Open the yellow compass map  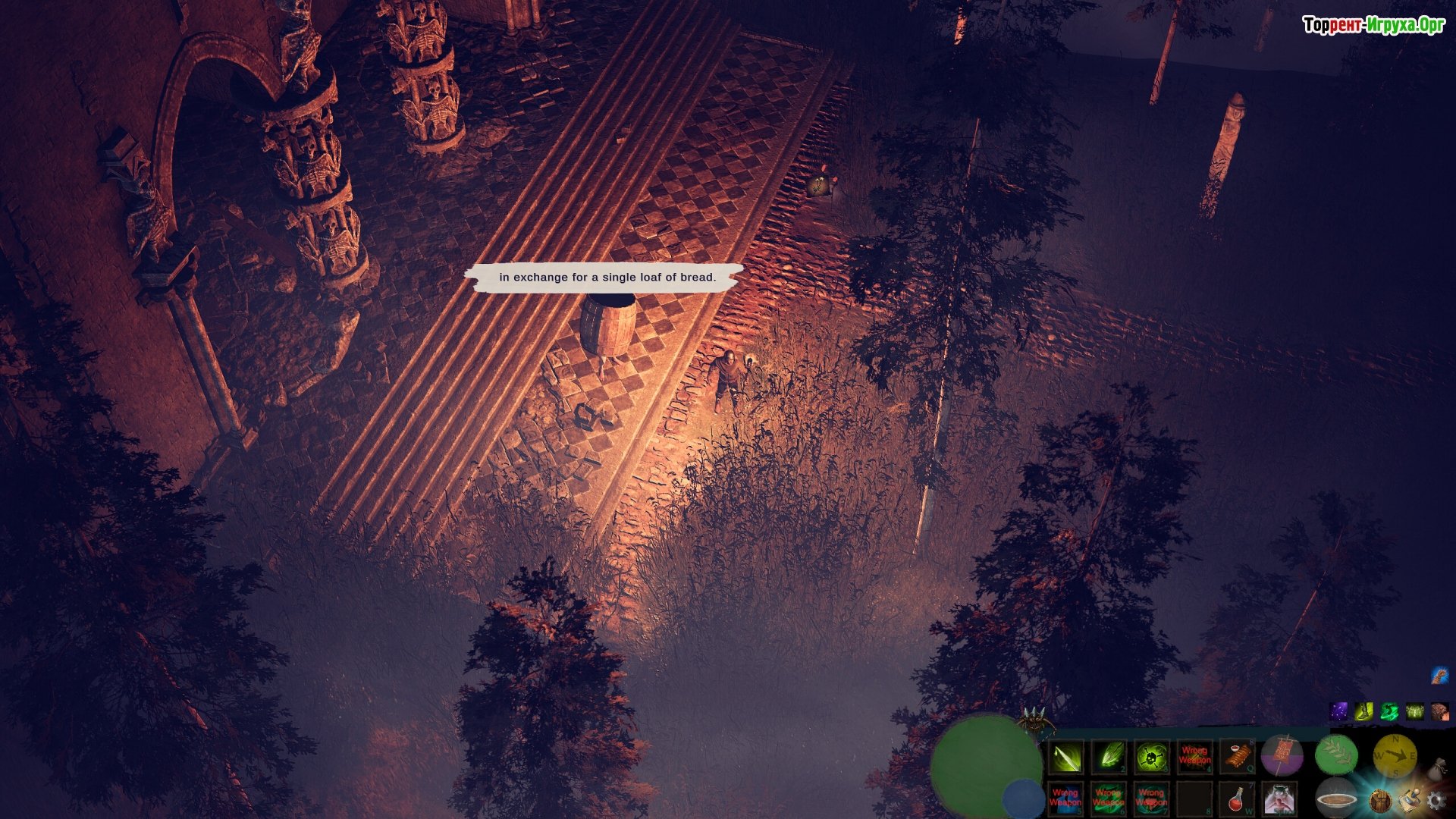coord(1395,755)
